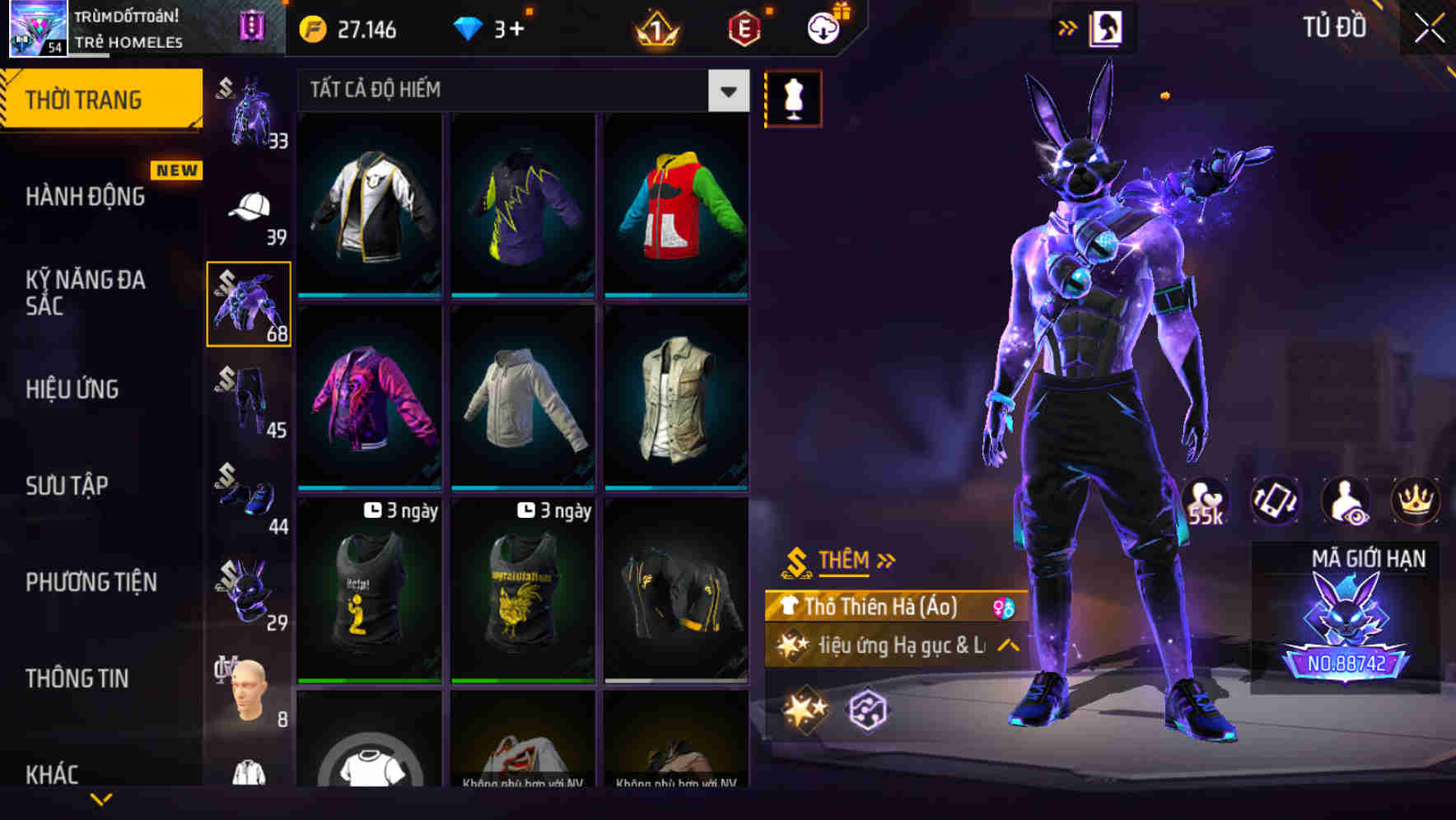Enable character preview visibility eye icon
Viewport: 1456px width, 820px height.
(1346, 501)
